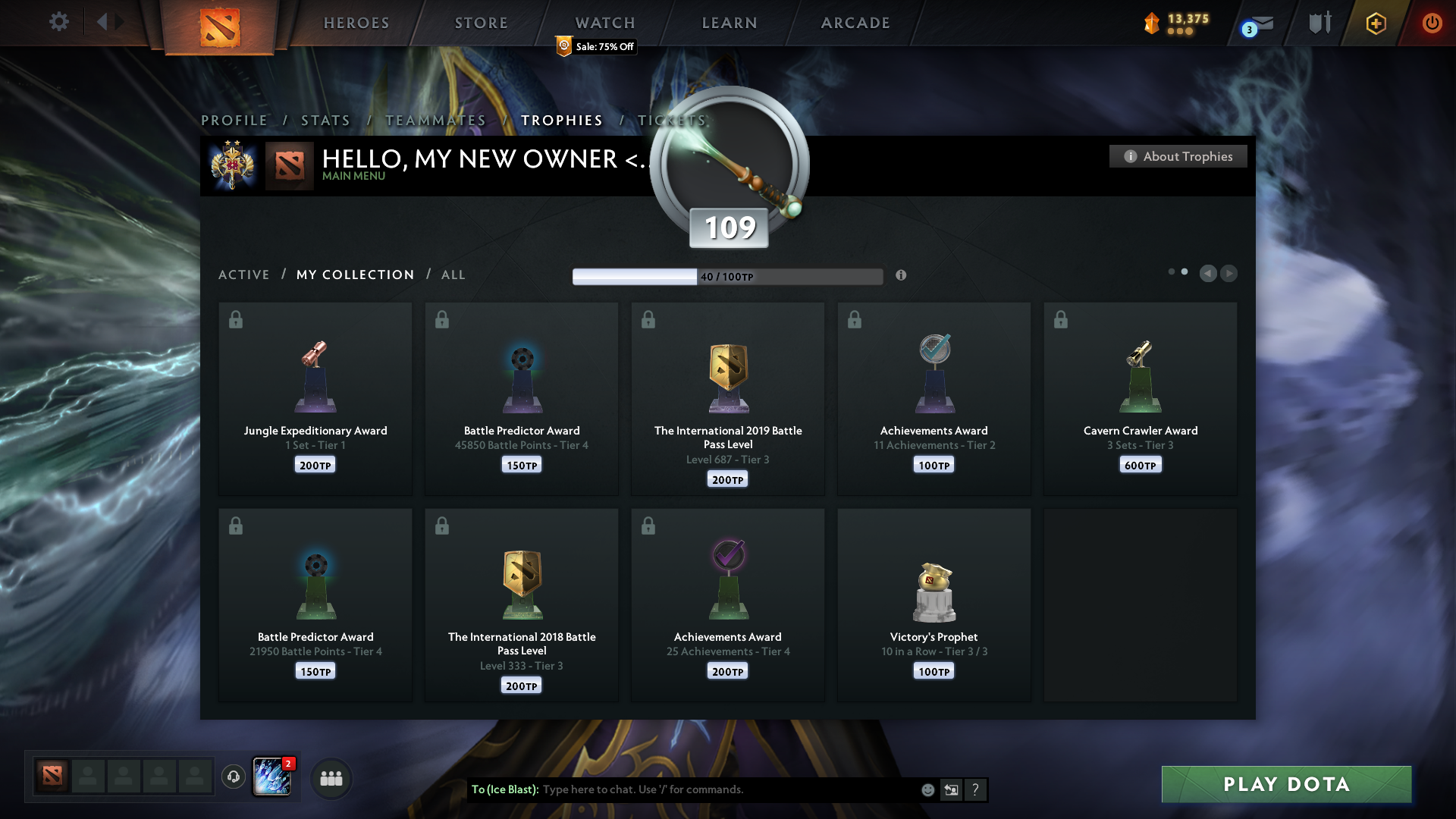Open the Arcade menu
This screenshot has height=819, width=1456.
[x=855, y=23]
